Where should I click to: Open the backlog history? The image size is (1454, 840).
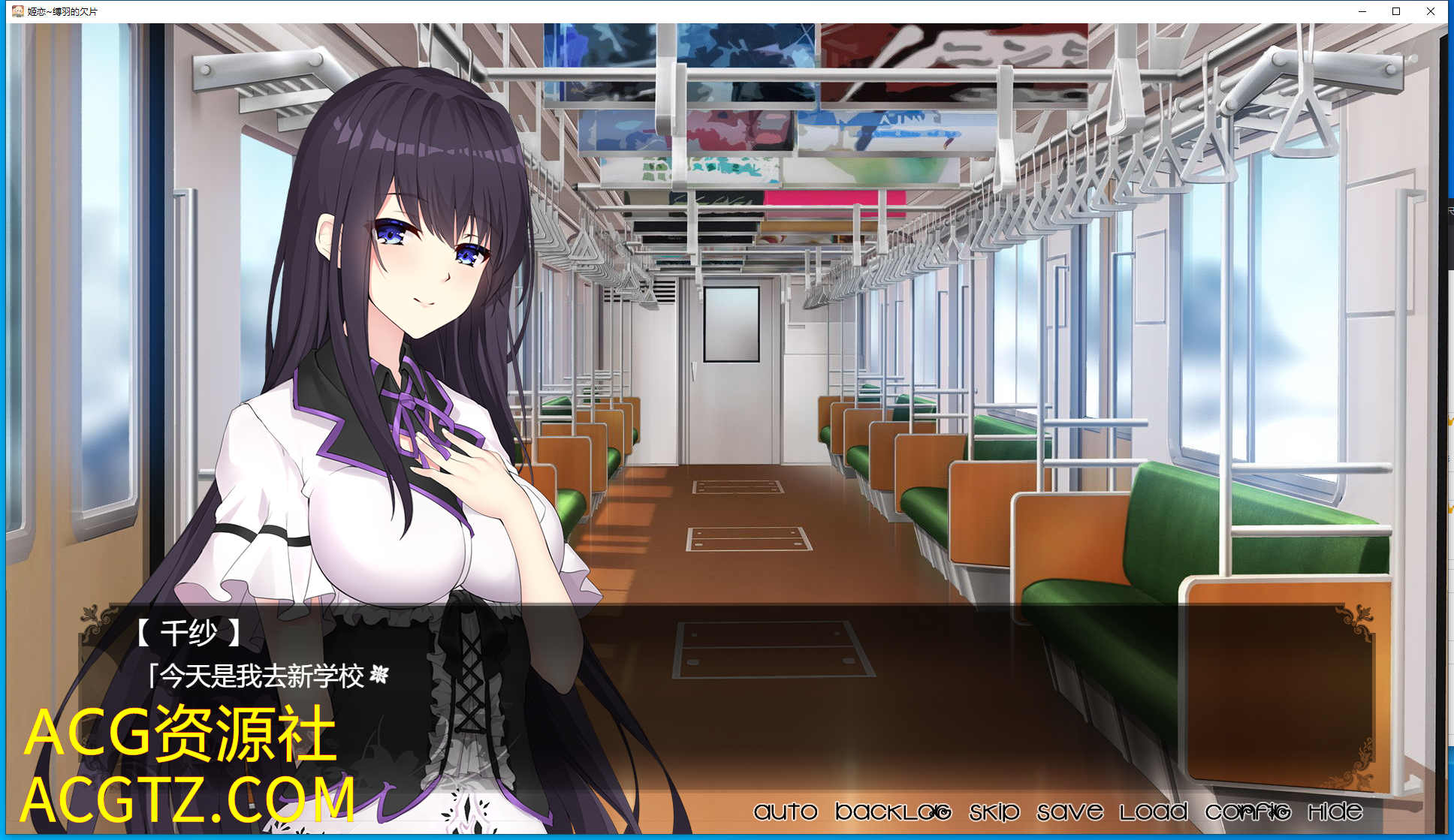(893, 811)
